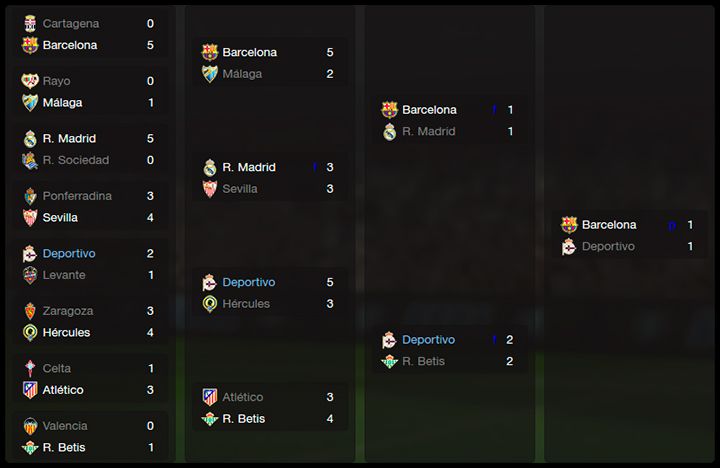Select R. Betis in the semi-final
Screen dimensions: 720x468
pos(423,361)
